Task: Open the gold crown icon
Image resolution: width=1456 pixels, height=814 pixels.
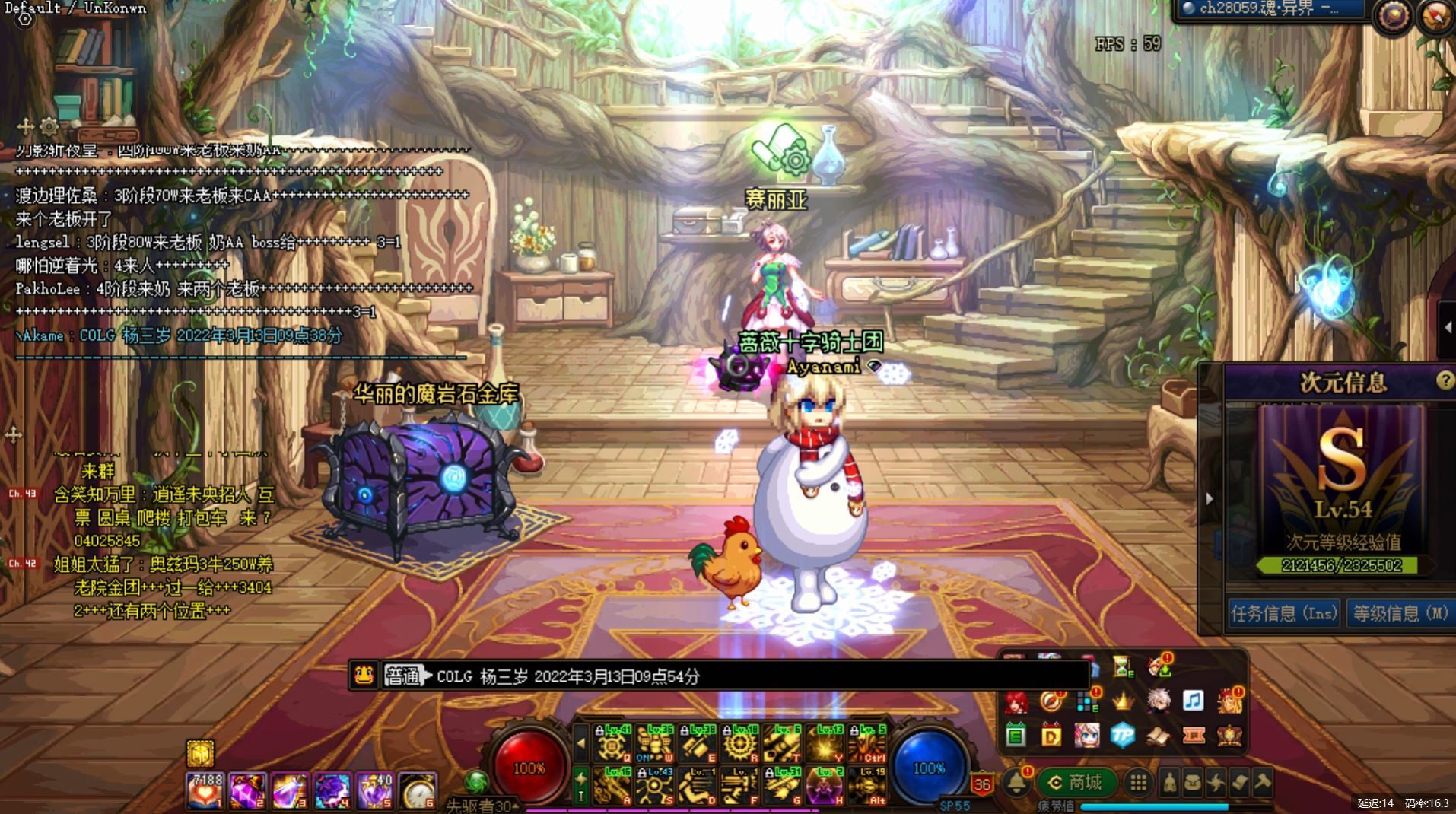Action: pyautogui.click(x=1122, y=700)
